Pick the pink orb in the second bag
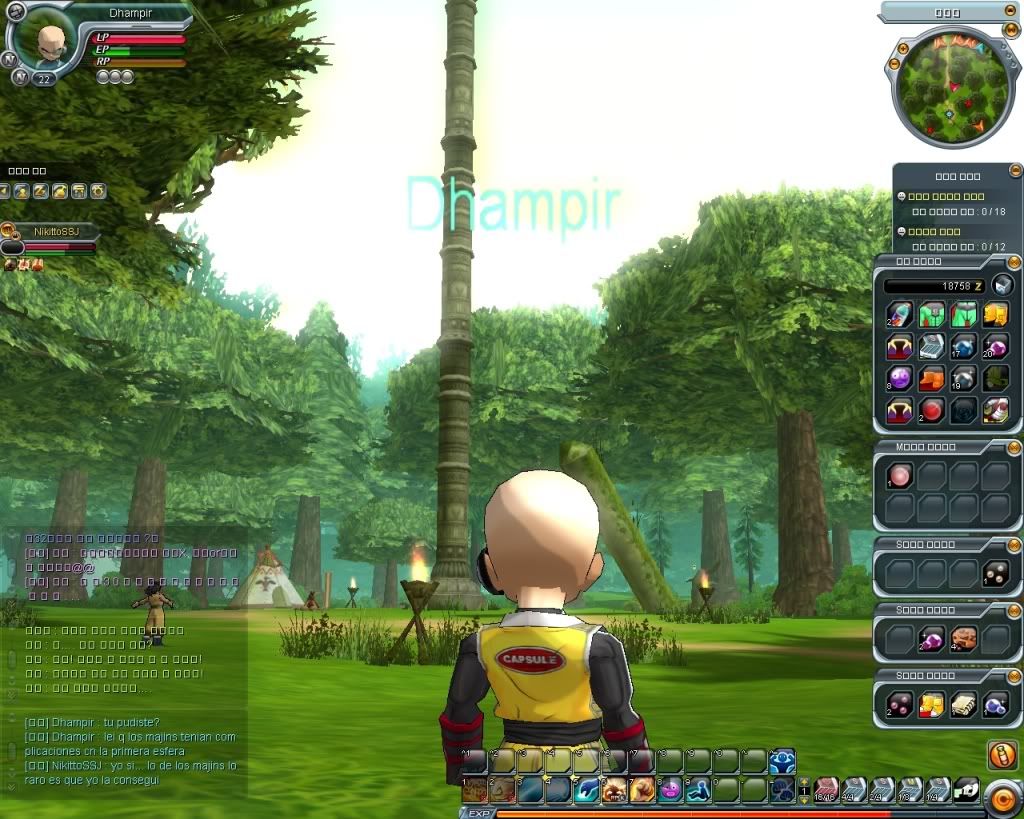 coord(898,475)
